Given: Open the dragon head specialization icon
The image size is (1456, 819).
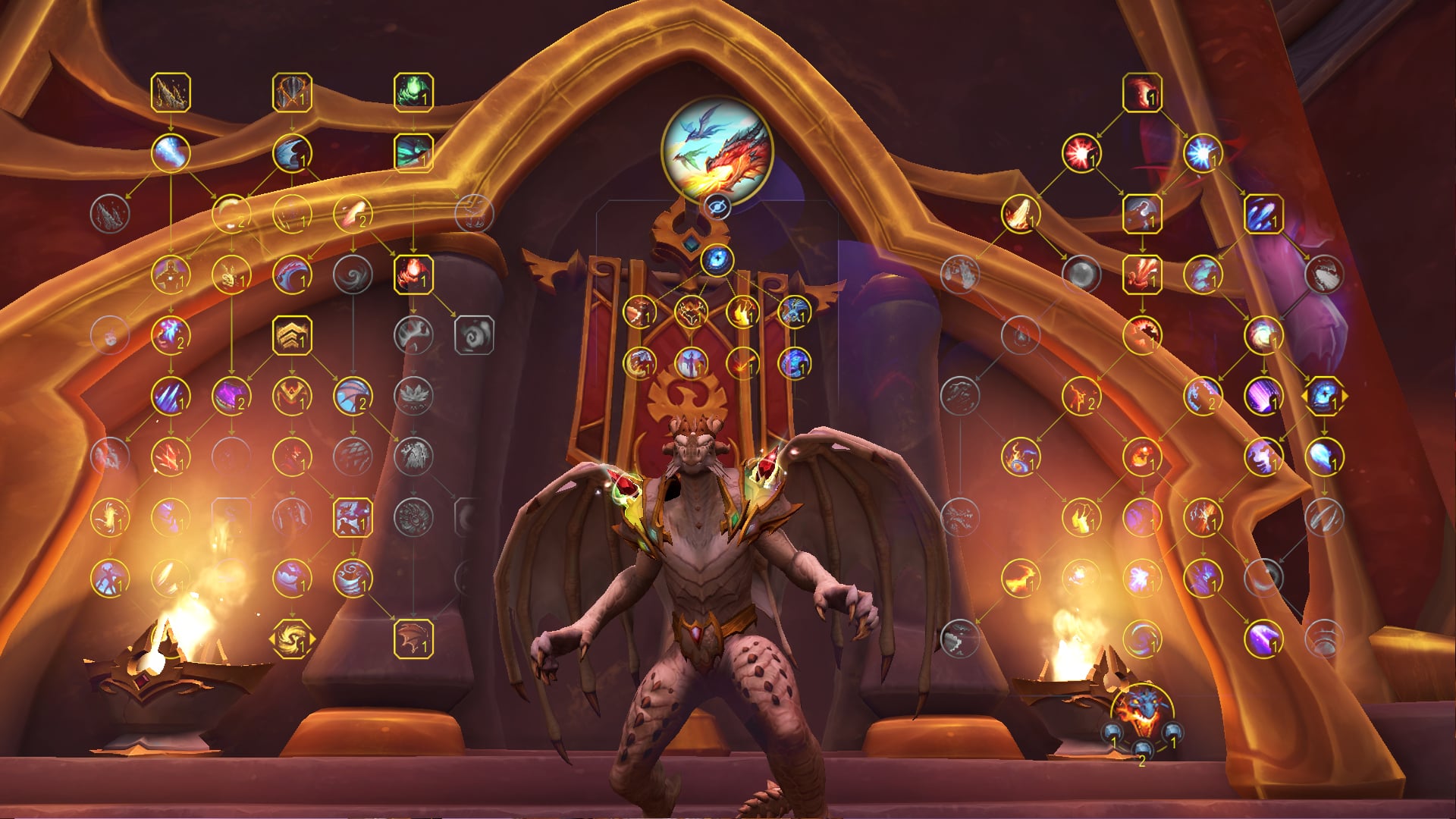Looking at the screenshot, I should pyautogui.click(x=1141, y=711).
